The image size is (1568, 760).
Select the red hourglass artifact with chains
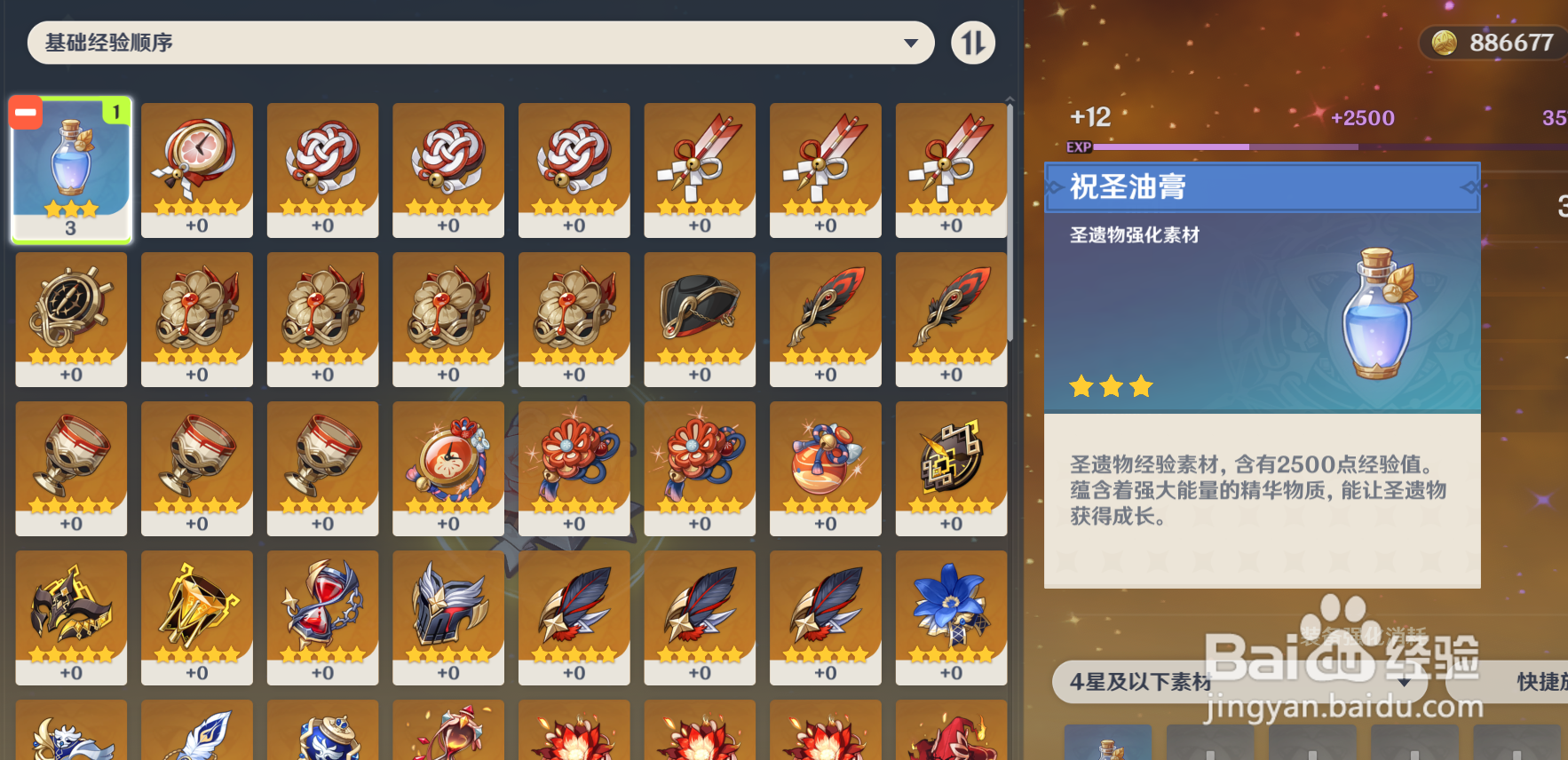[322, 616]
